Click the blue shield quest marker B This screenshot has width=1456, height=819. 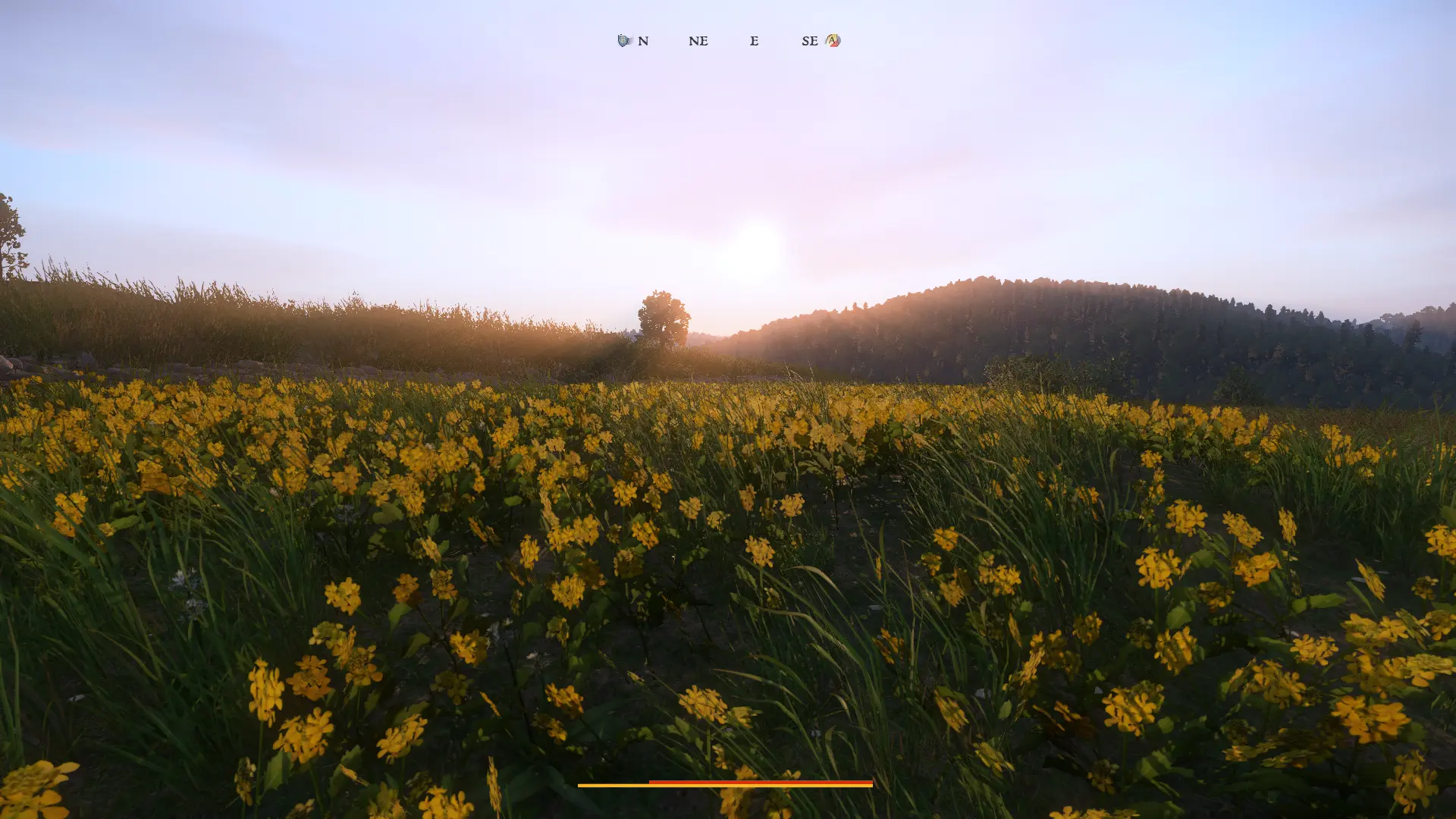(624, 41)
